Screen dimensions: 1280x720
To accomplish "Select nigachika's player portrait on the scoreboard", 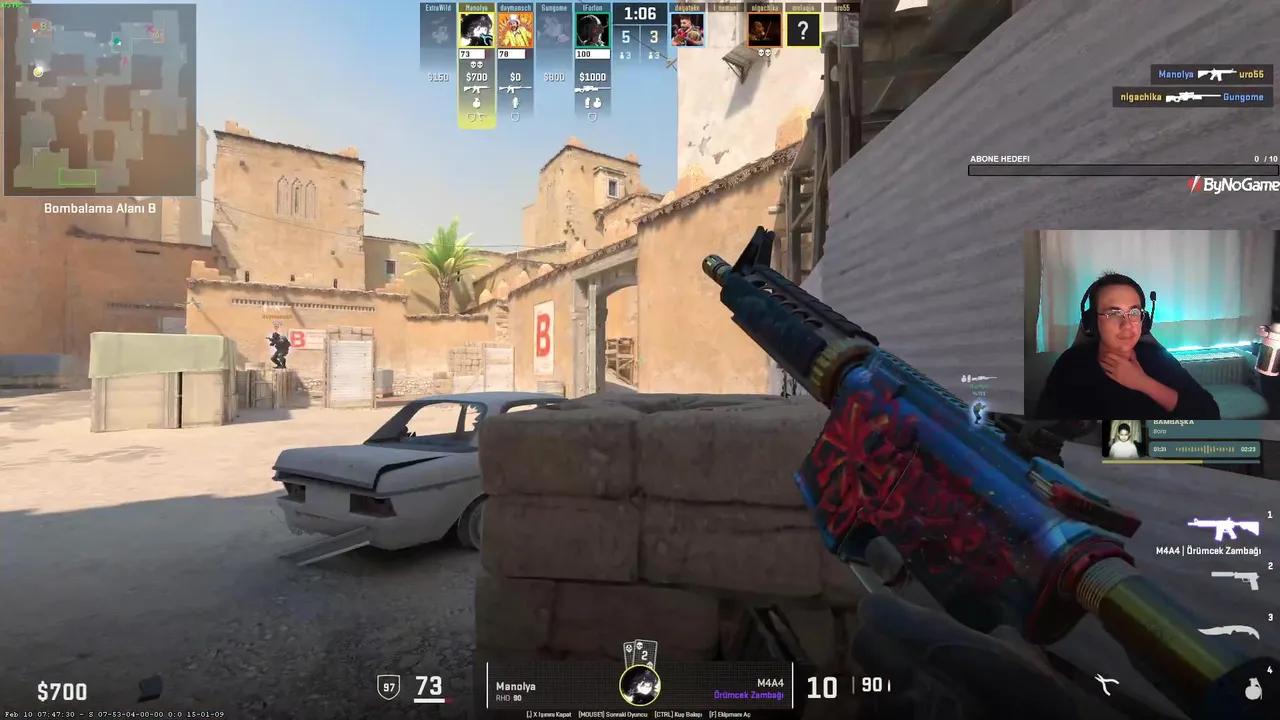I will point(765,28).
